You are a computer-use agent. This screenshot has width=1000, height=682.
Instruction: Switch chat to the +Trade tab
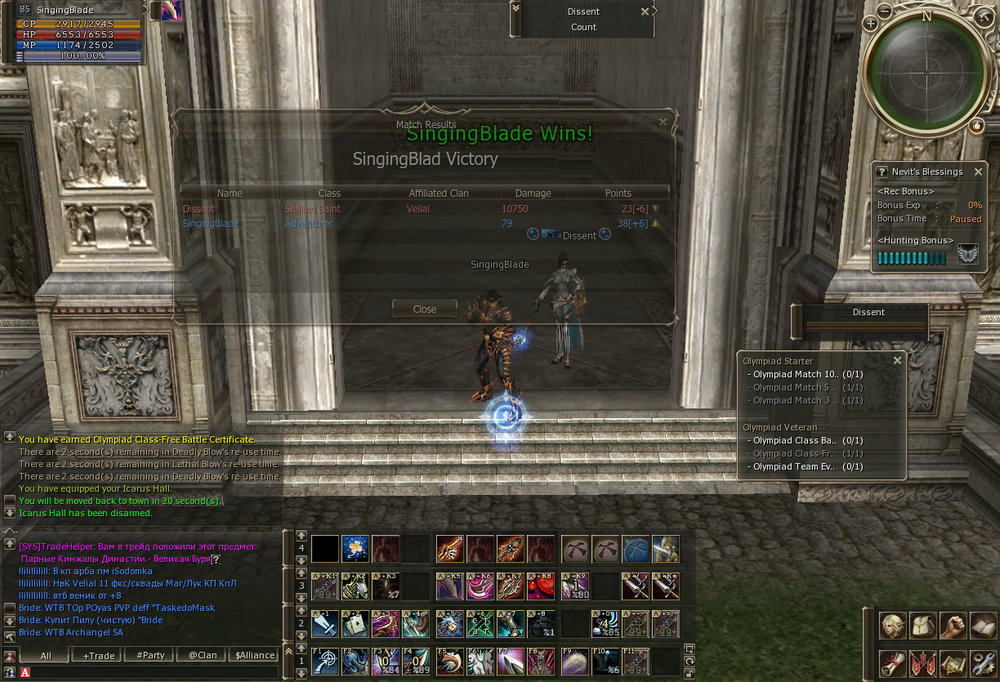[x=99, y=655]
